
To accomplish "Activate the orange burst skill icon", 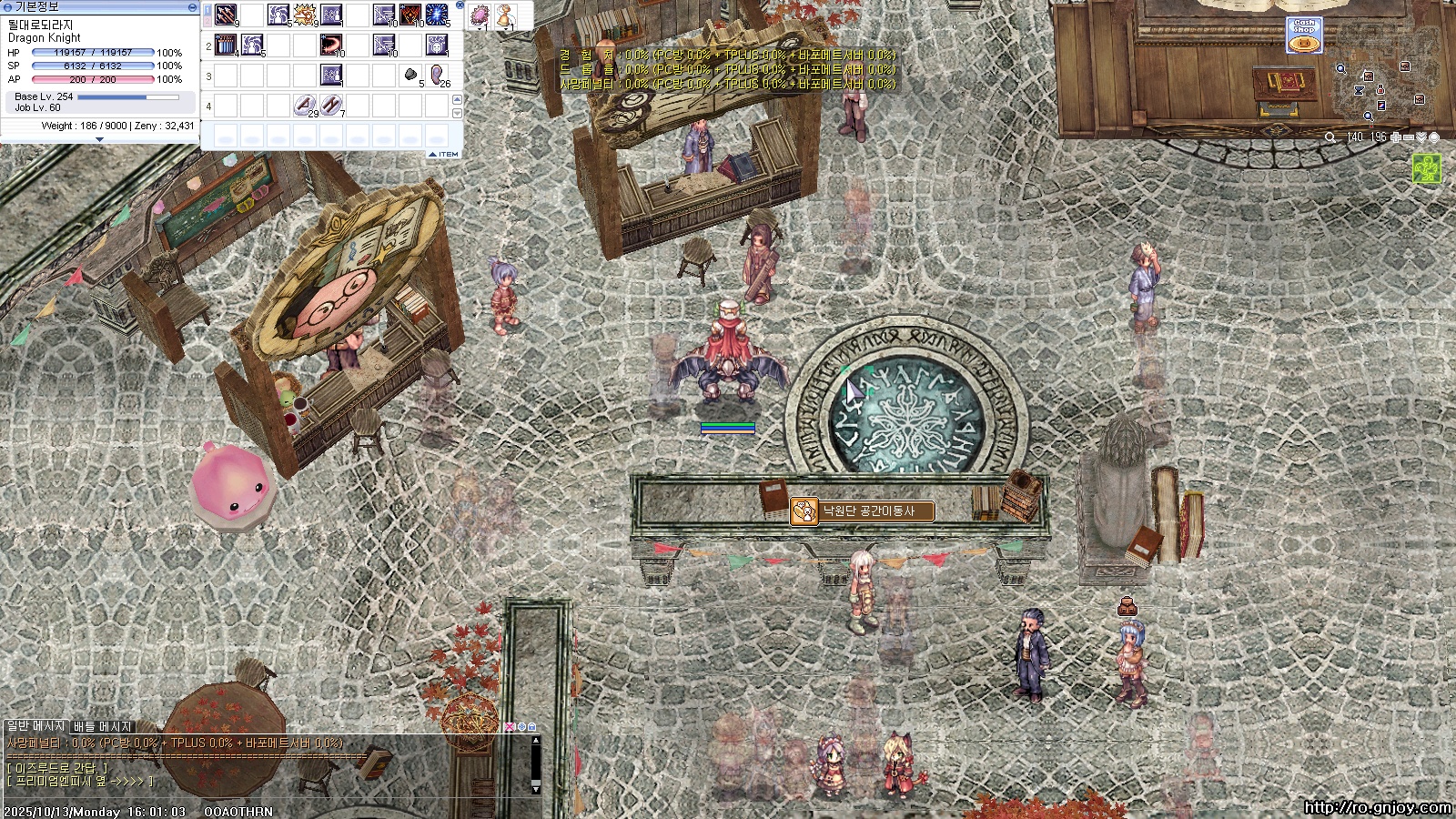I will [305, 15].
